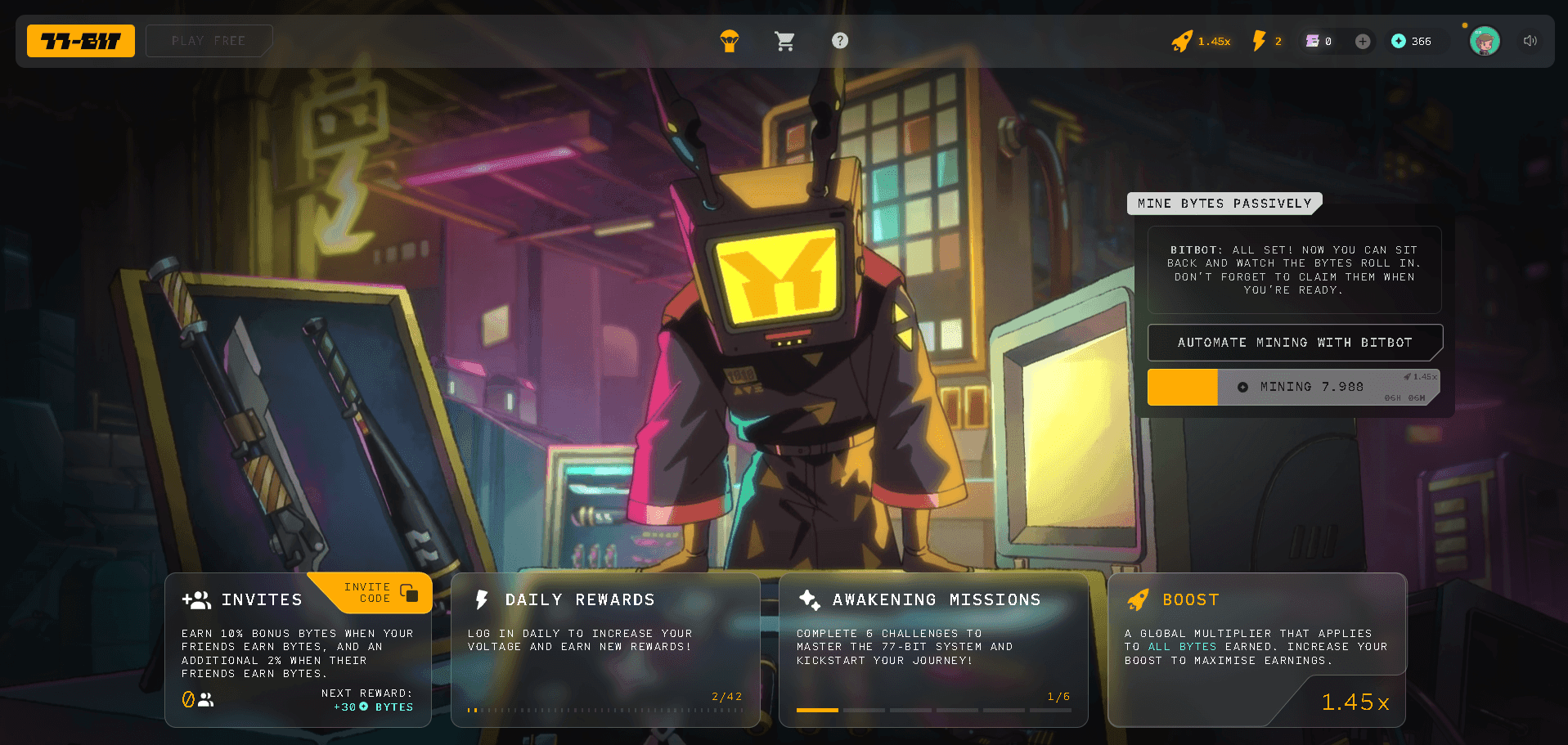View the lightning voltage counter
The width and height of the screenshot is (1568, 745).
click(x=1266, y=41)
